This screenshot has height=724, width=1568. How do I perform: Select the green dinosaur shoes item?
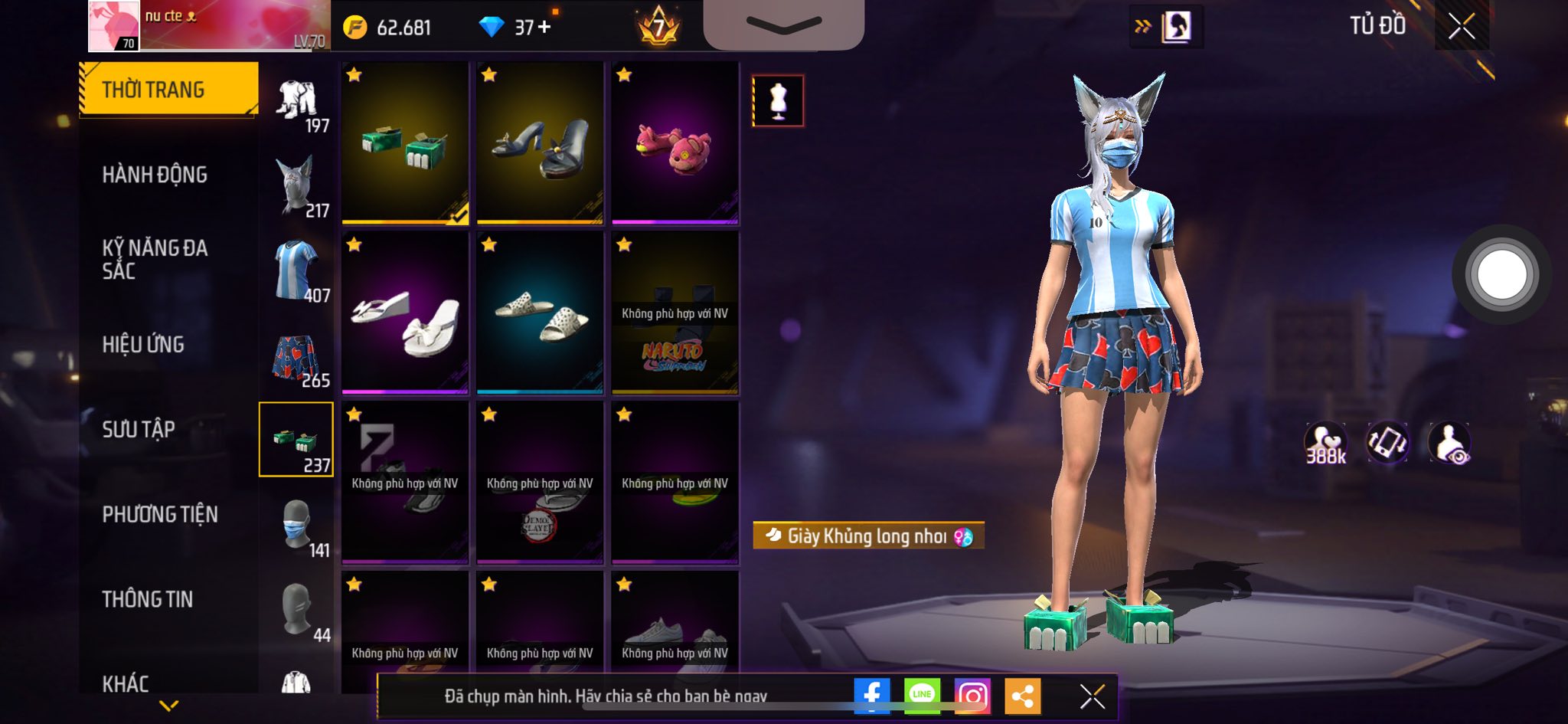[405, 143]
